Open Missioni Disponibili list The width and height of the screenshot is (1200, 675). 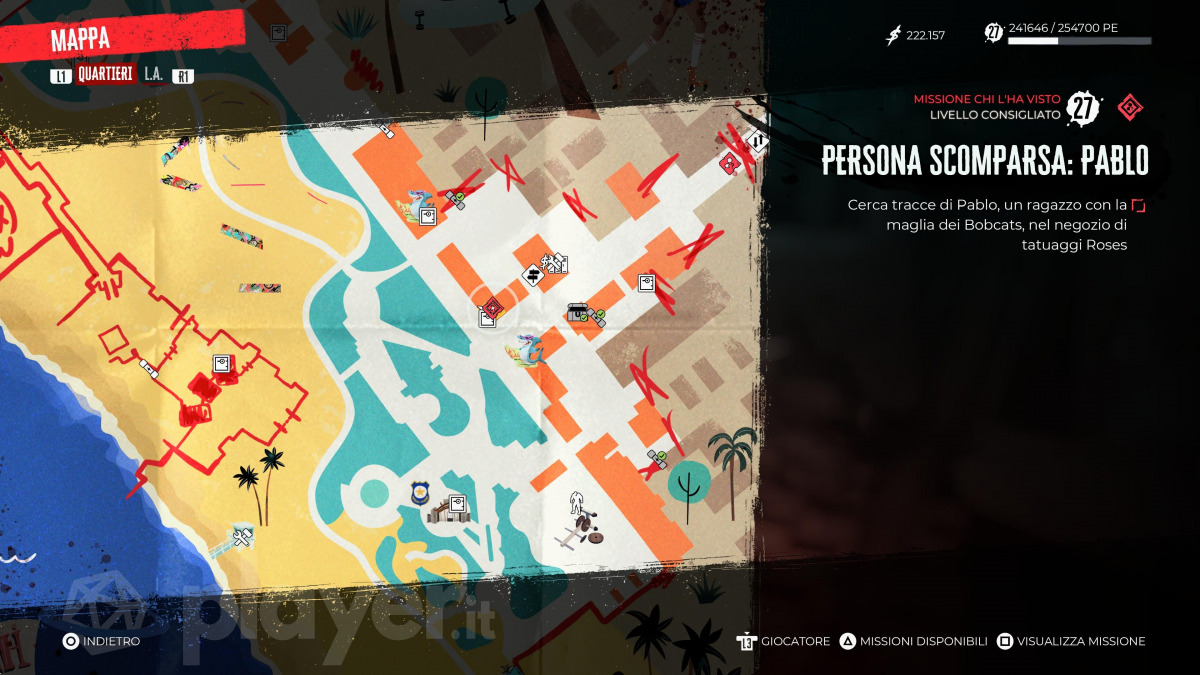912,641
